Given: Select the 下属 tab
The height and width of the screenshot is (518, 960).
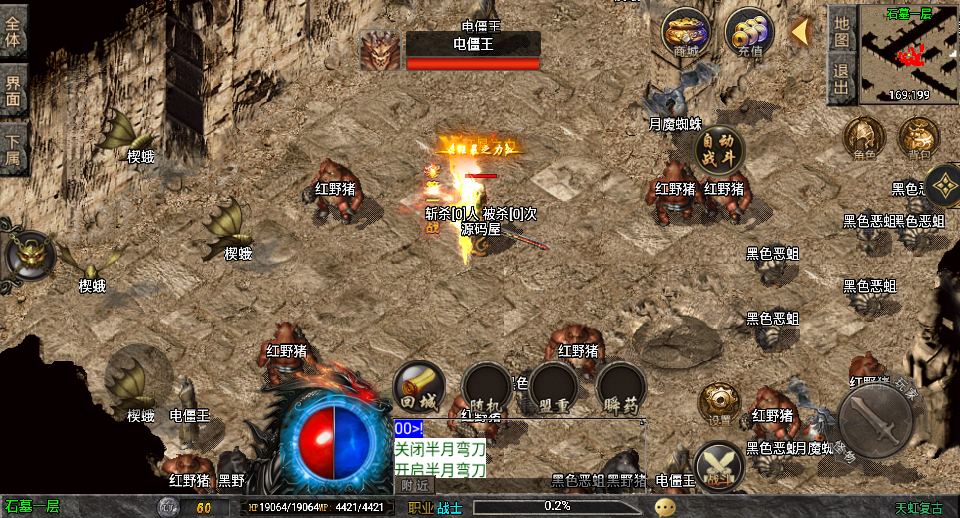Looking at the screenshot, I should [14, 148].
